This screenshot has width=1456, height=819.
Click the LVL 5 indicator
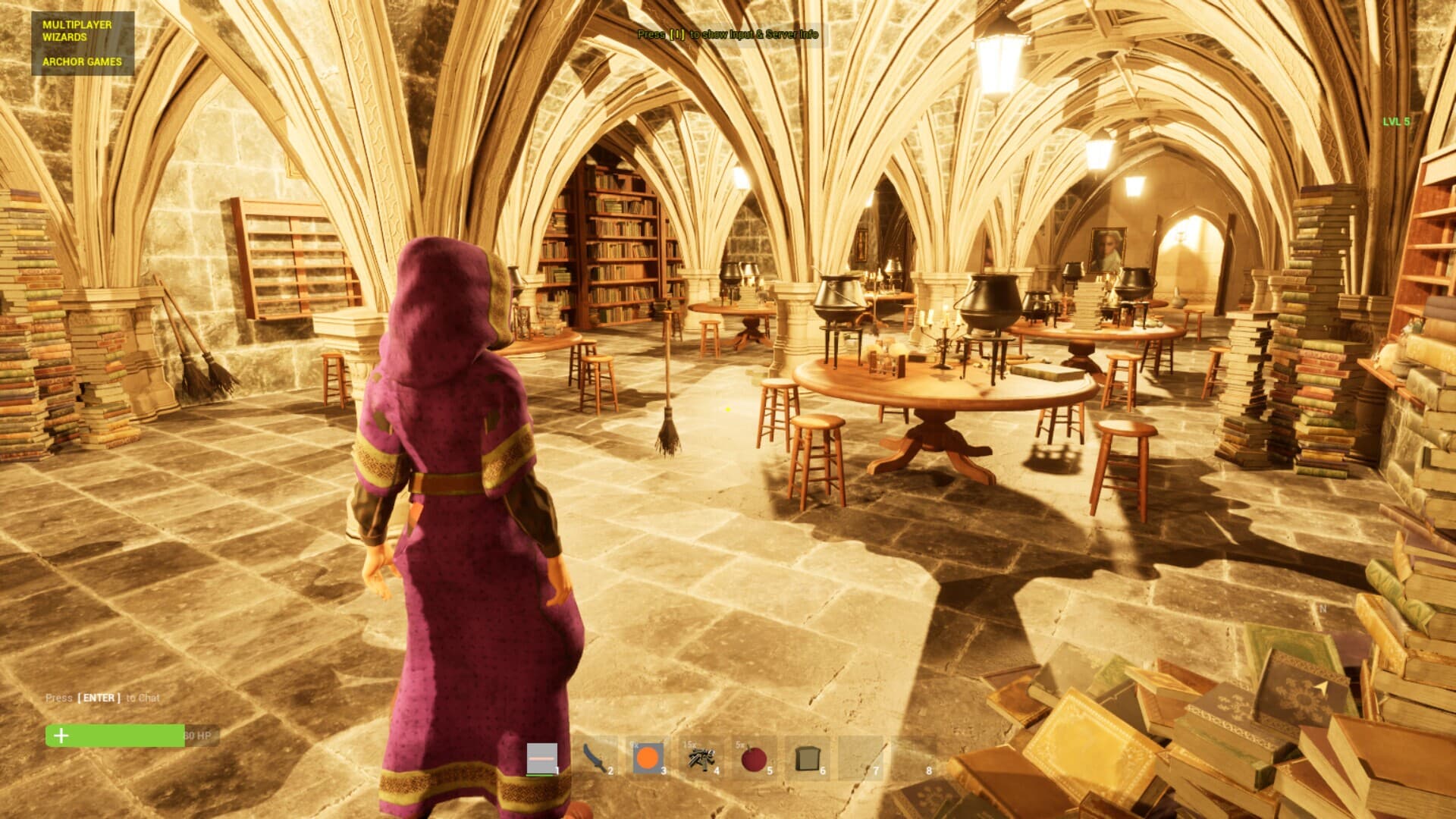1395,121
